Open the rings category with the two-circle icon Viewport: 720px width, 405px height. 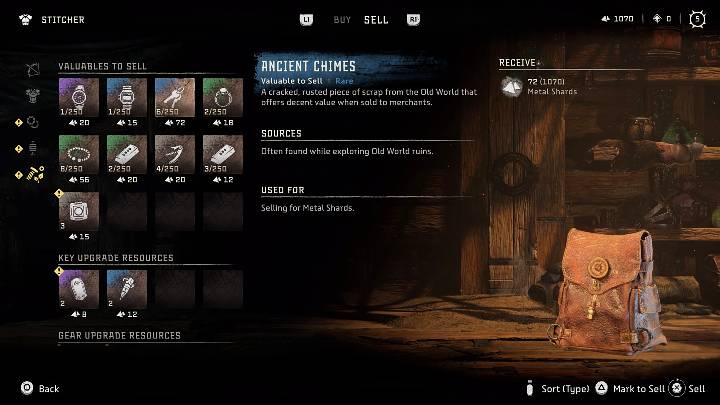click(x=33, y=122)
